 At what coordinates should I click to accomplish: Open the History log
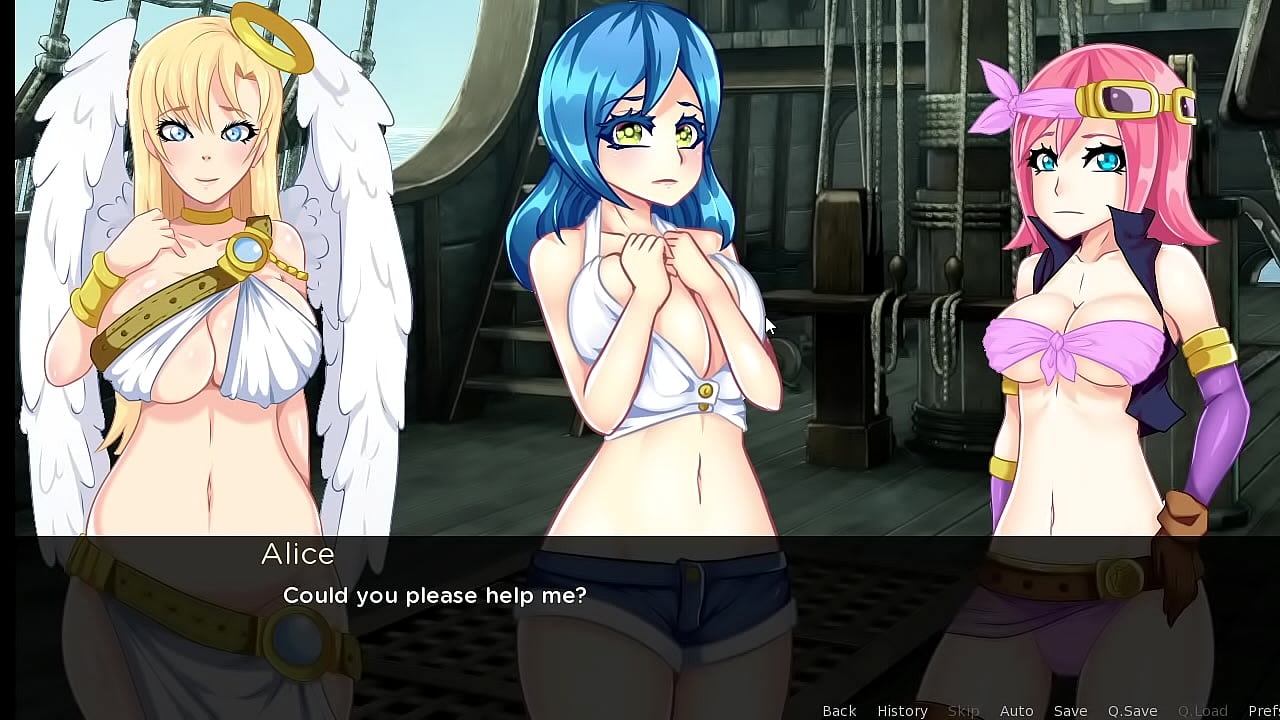pyautogui.click(x=901, y=710)
